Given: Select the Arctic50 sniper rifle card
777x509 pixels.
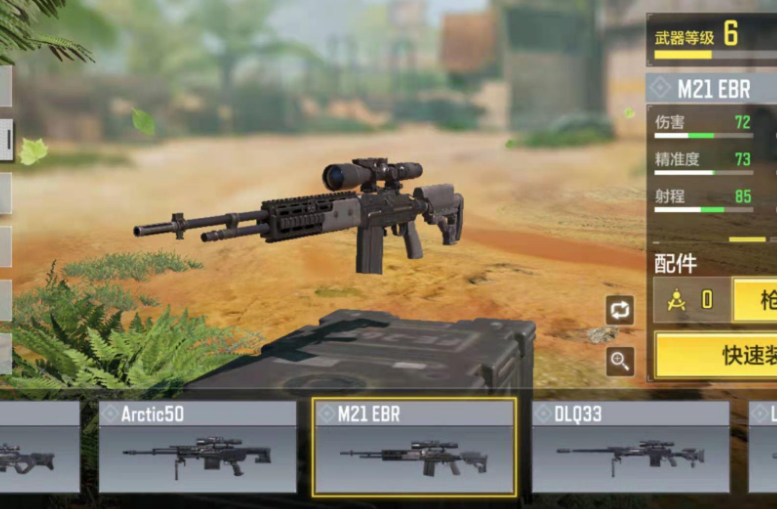Looking at the screenshot, I should click(197, 447).
